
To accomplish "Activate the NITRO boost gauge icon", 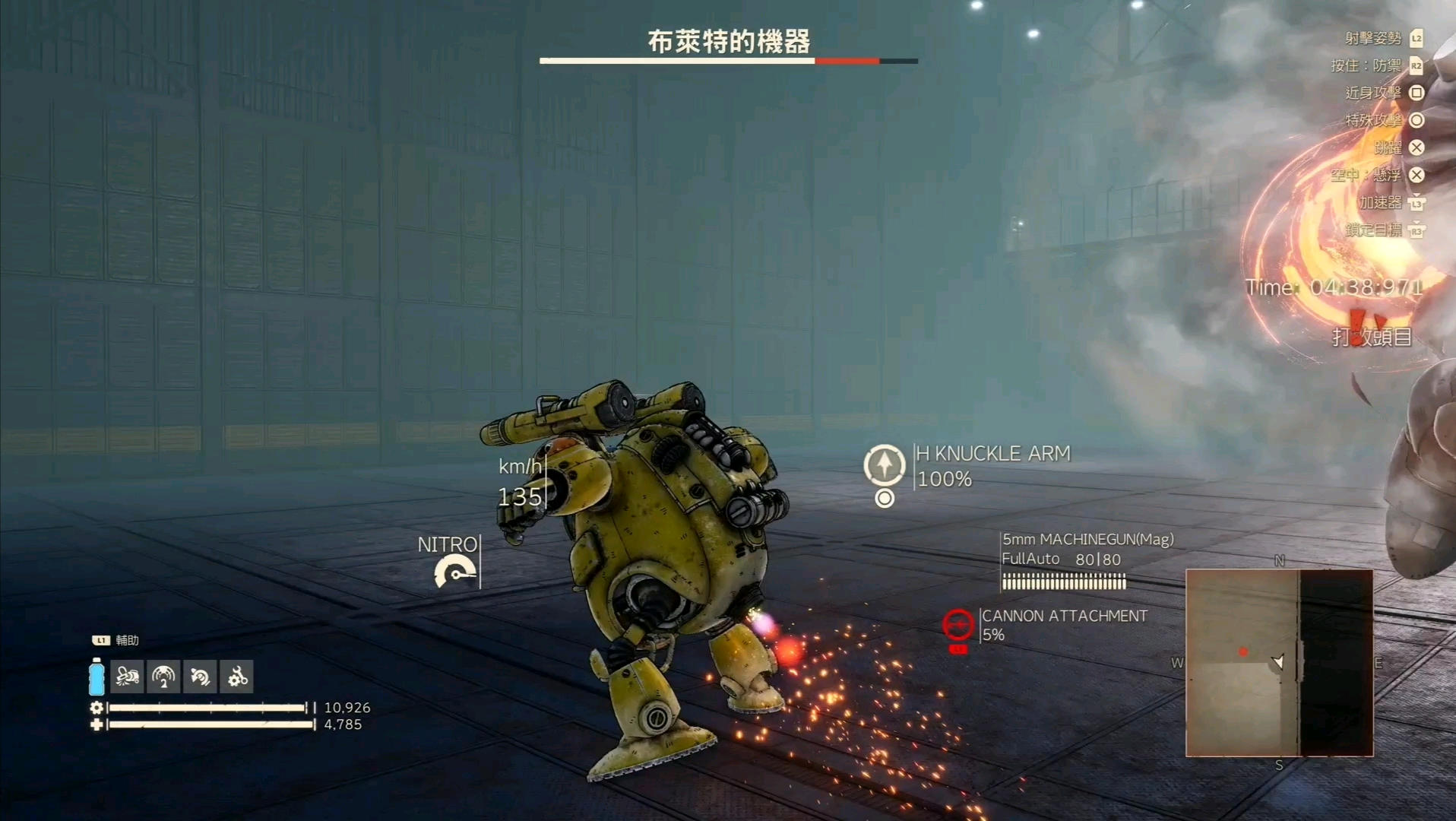I will pyautogui.click(x=454, y=572).
